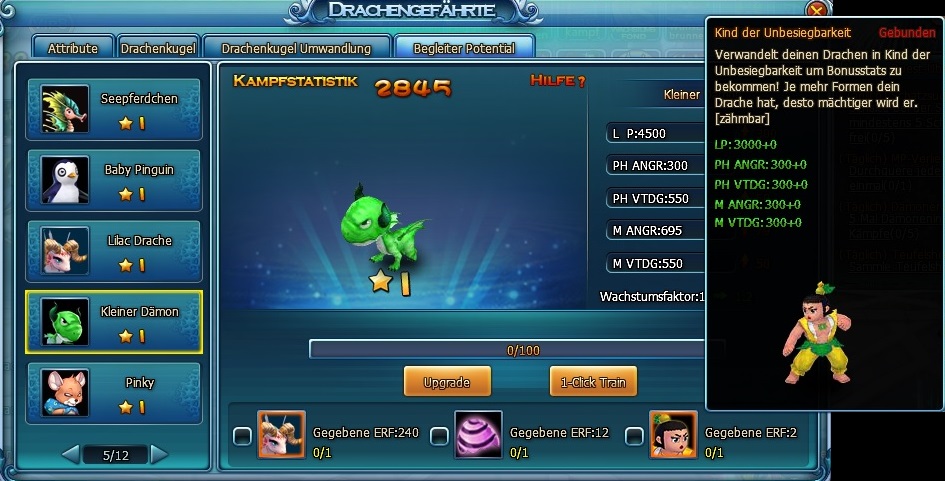The height and width of the screenshot is (481, 945).
Task: Select the Begleiter Potential tab
Action: point(464,48)
